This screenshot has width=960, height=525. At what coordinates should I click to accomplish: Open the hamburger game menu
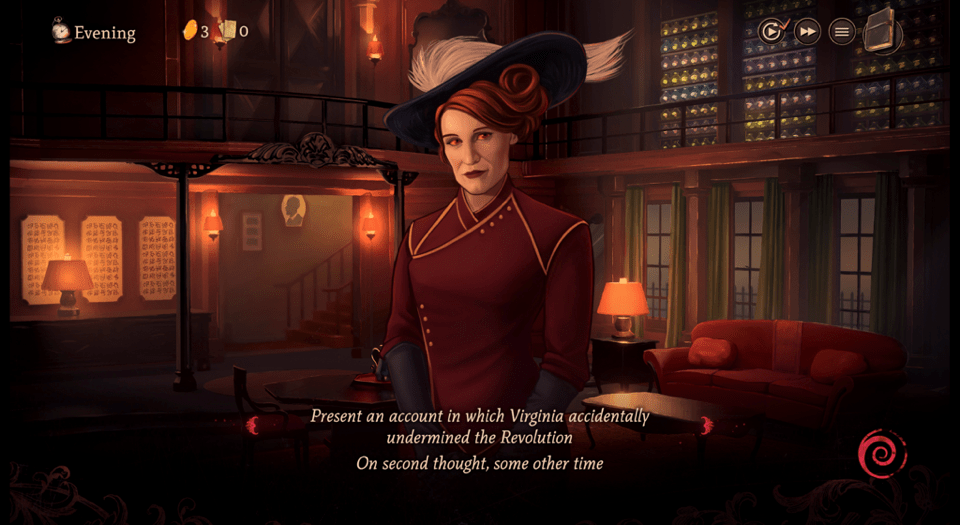843,32
